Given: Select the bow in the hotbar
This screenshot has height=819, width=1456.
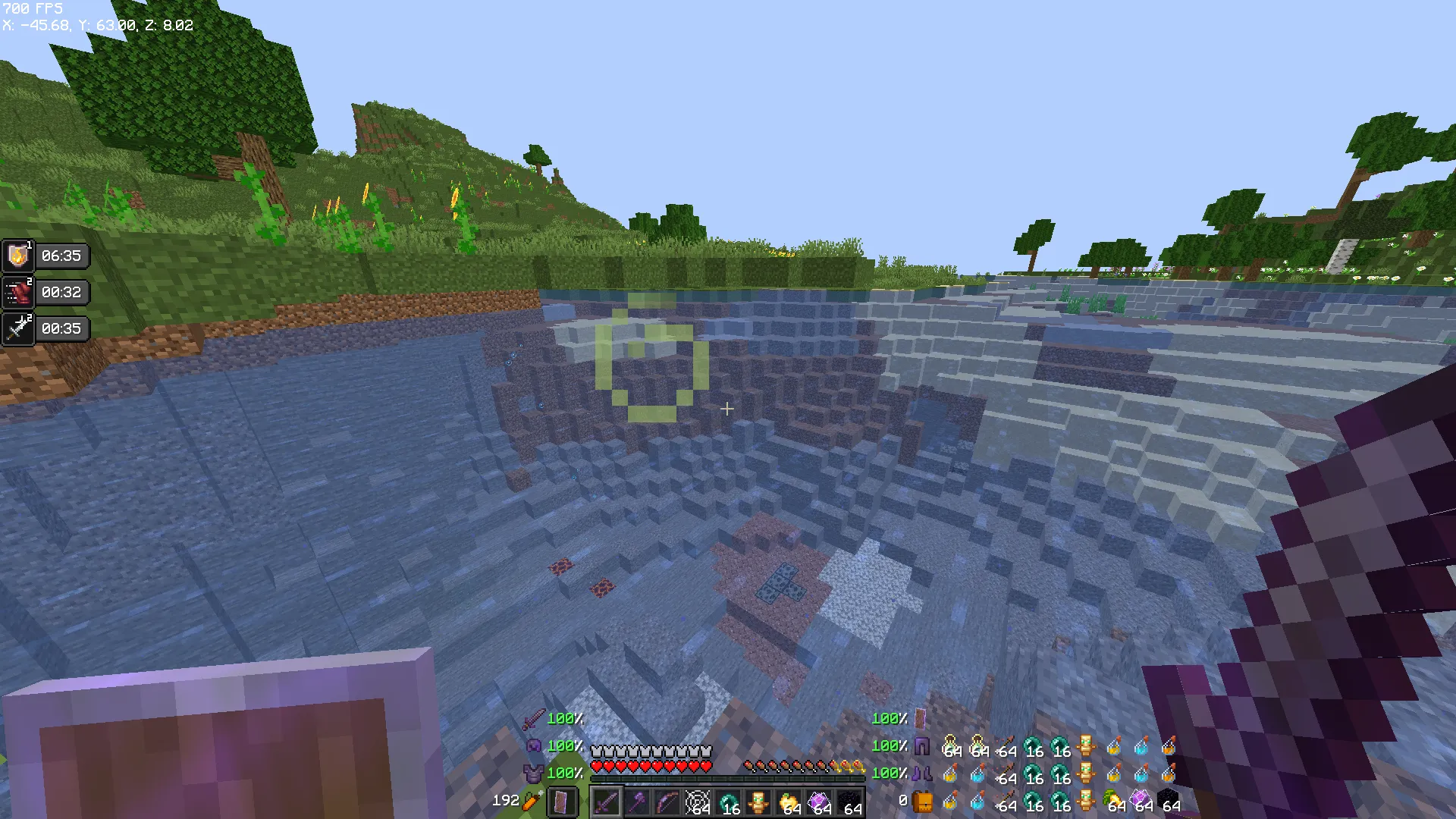Looking at the screenshot, I should tap(667, 803).
